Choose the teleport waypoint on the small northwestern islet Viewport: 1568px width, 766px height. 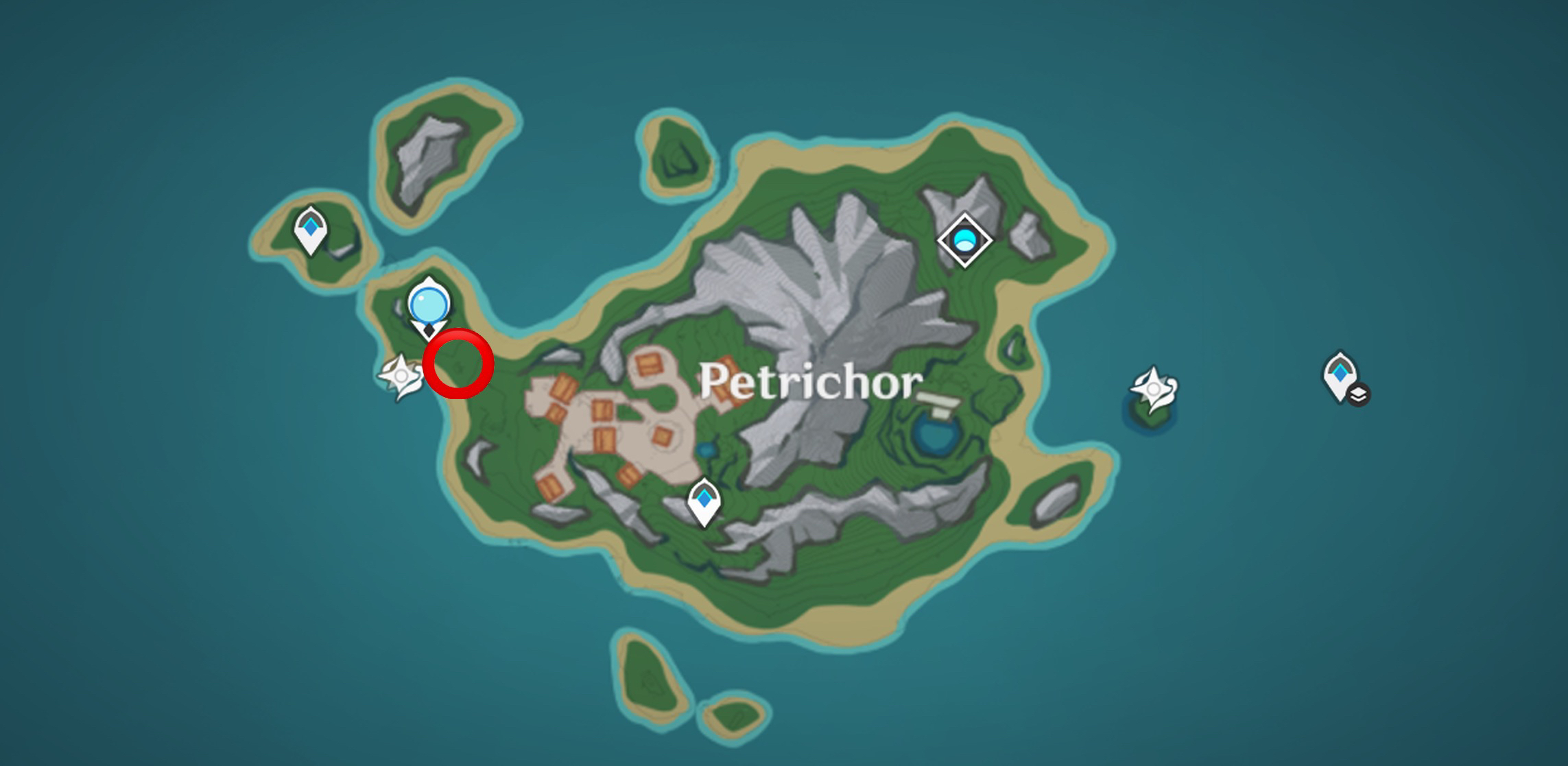(x=310, y=230)
